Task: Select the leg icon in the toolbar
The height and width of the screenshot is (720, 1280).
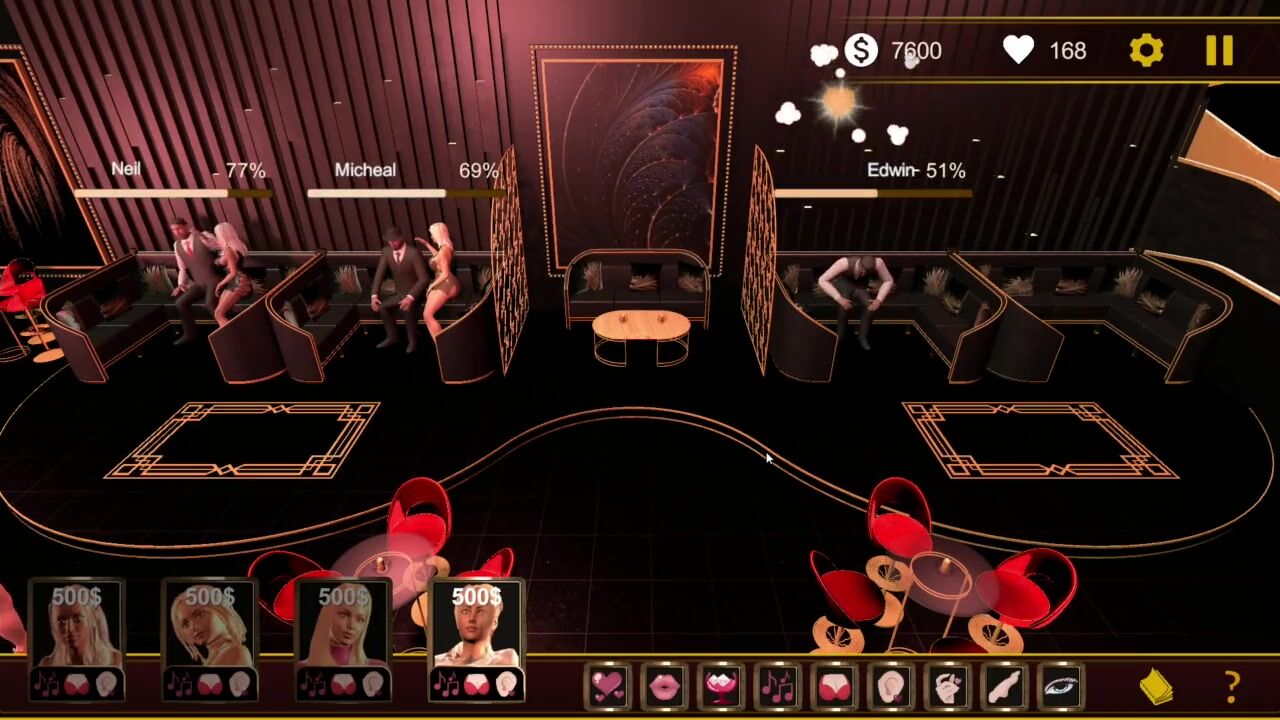Action: pos(1004,686)
